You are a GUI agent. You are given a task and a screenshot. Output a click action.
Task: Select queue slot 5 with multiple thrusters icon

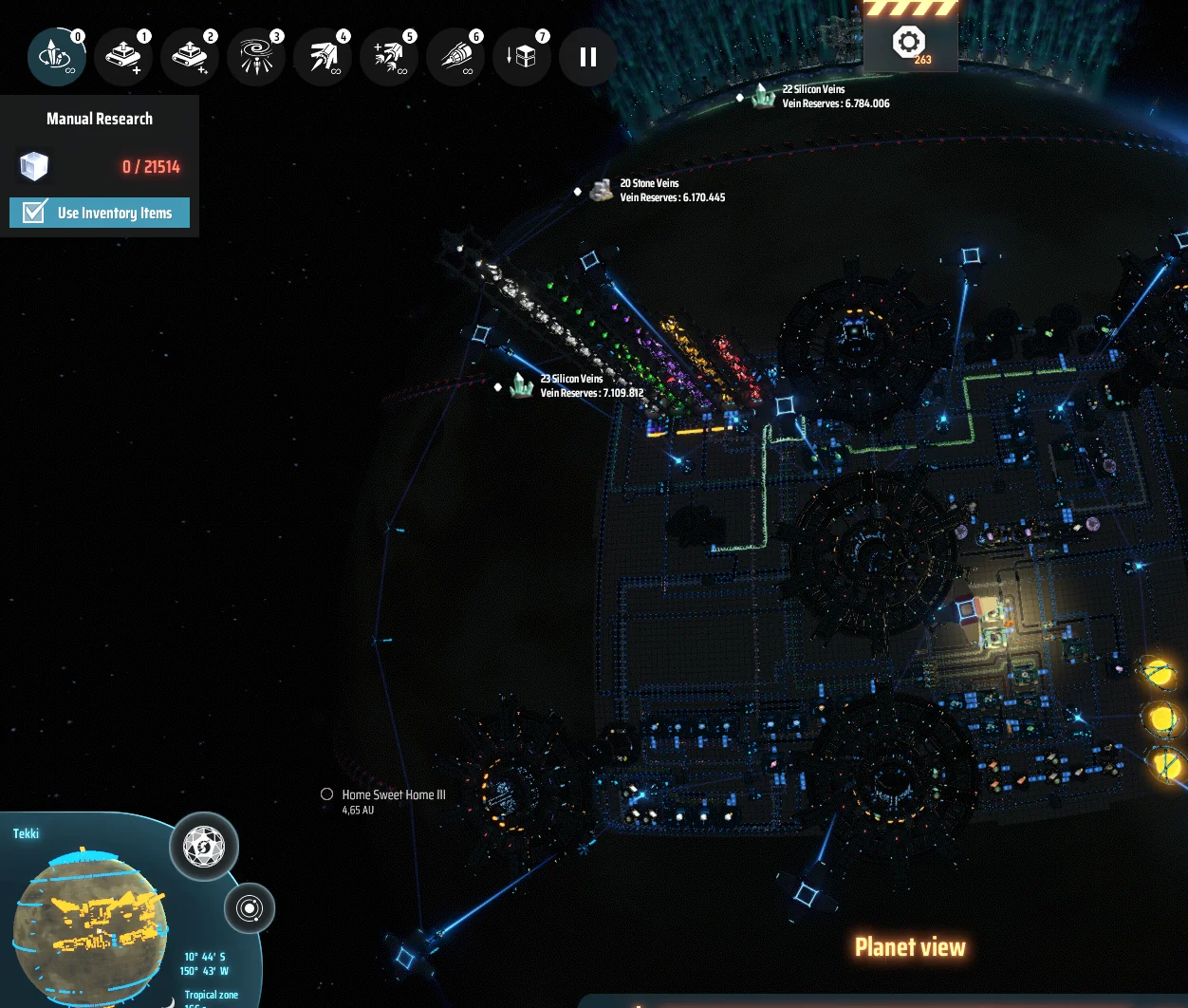point(389,57)
